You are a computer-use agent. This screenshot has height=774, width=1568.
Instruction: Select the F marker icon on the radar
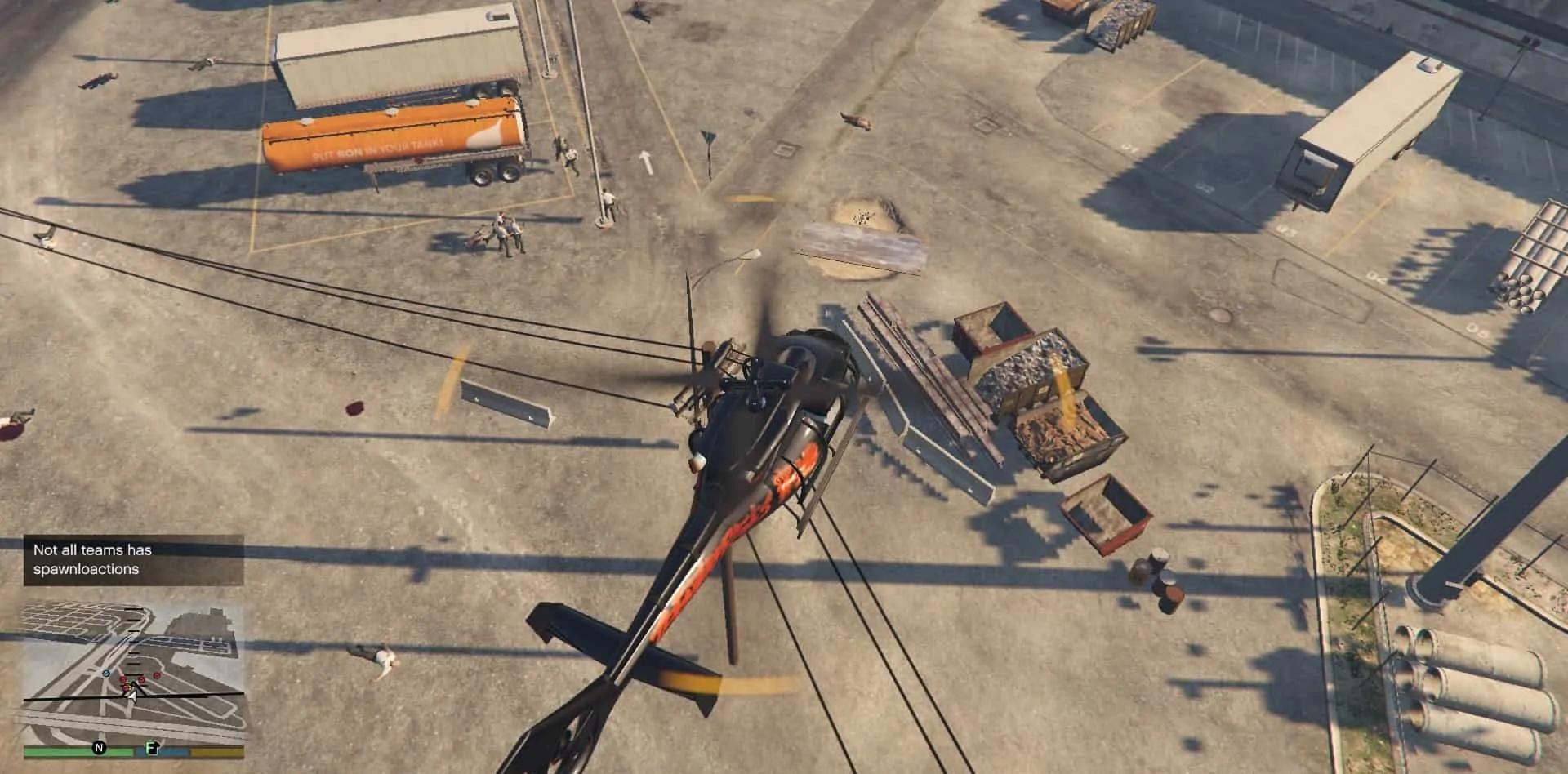152,747
